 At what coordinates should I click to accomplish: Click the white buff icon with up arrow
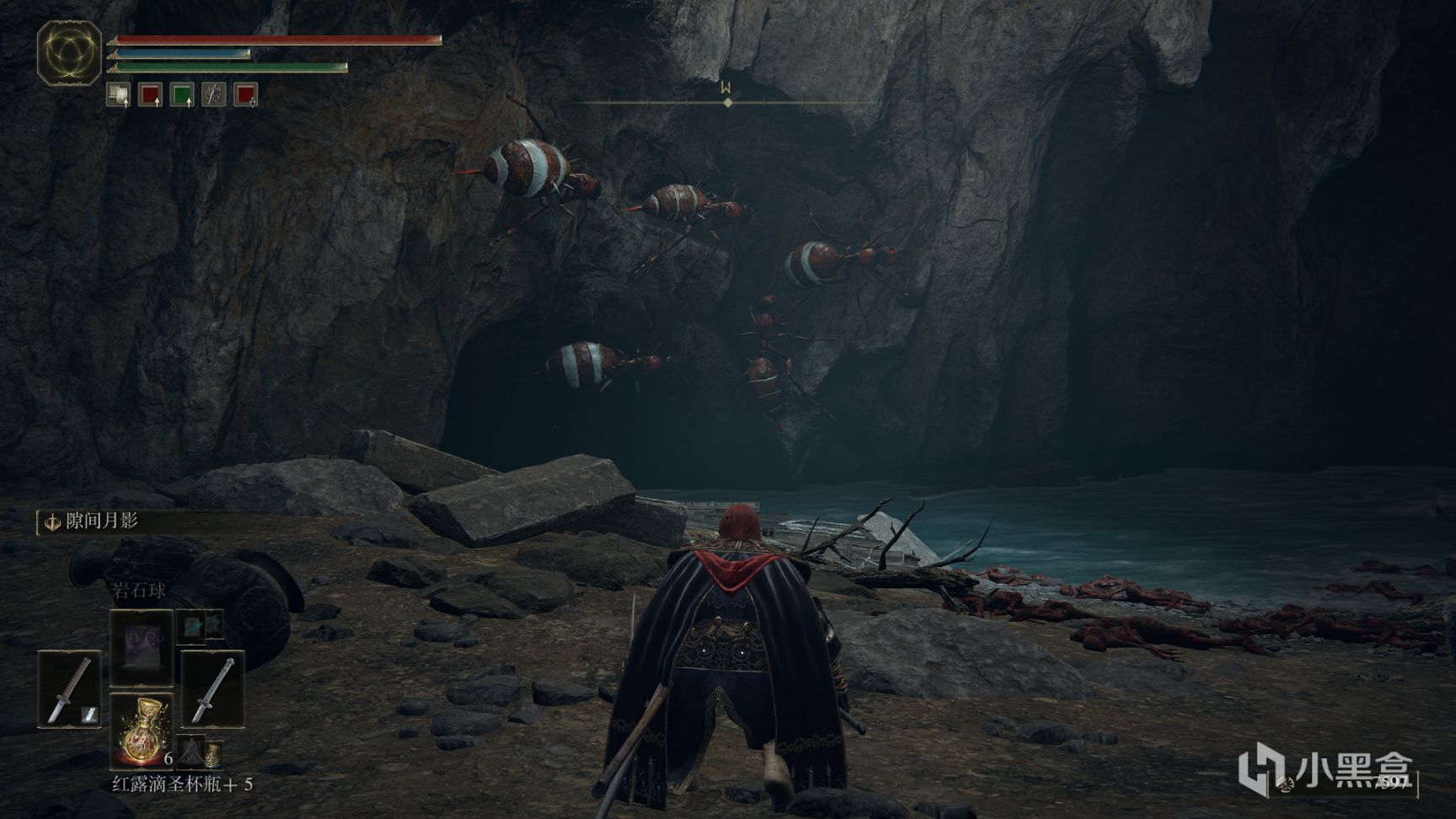(118, 94)
